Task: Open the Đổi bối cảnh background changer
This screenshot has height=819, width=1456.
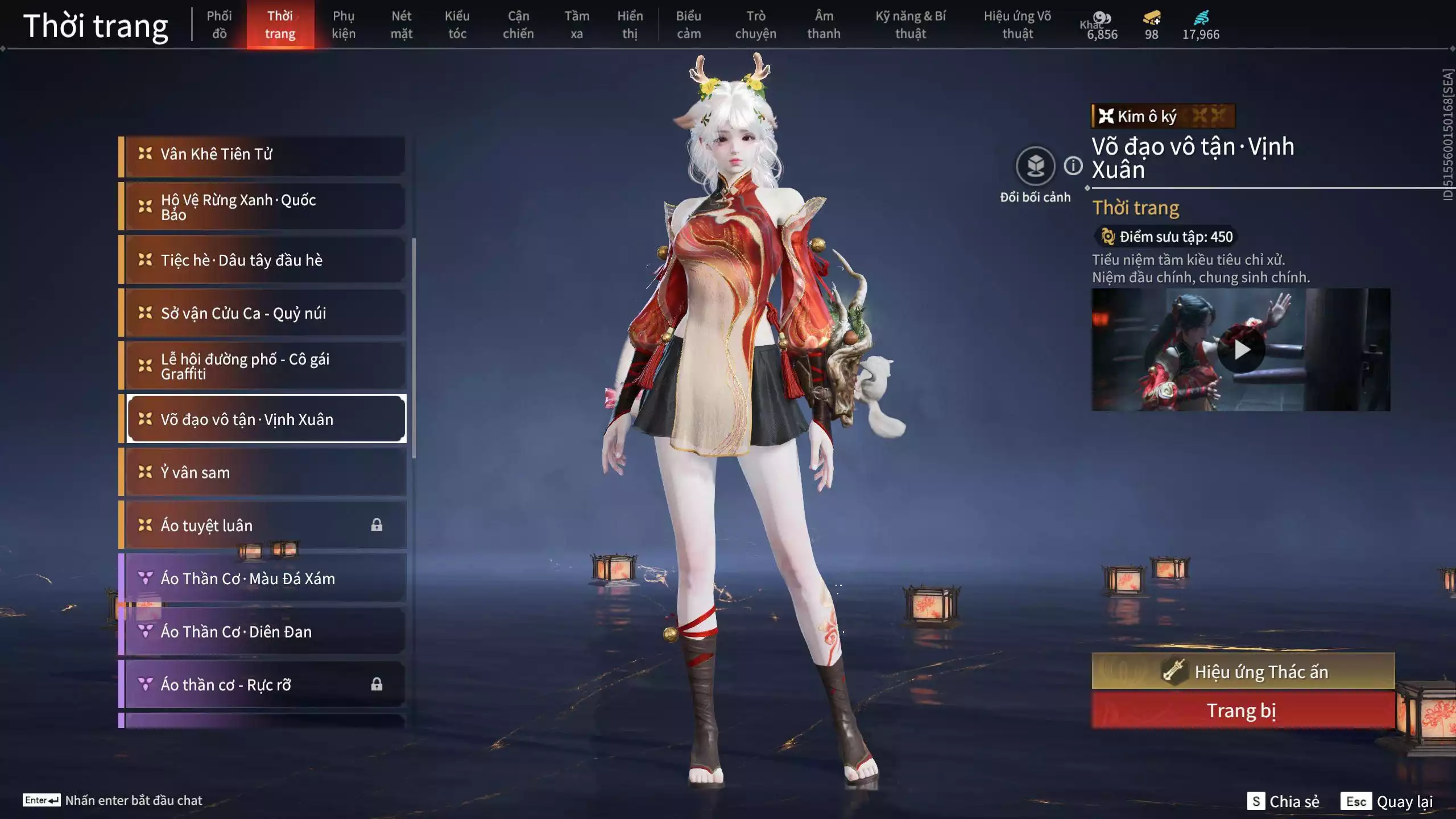Action: click(1036, 165)
